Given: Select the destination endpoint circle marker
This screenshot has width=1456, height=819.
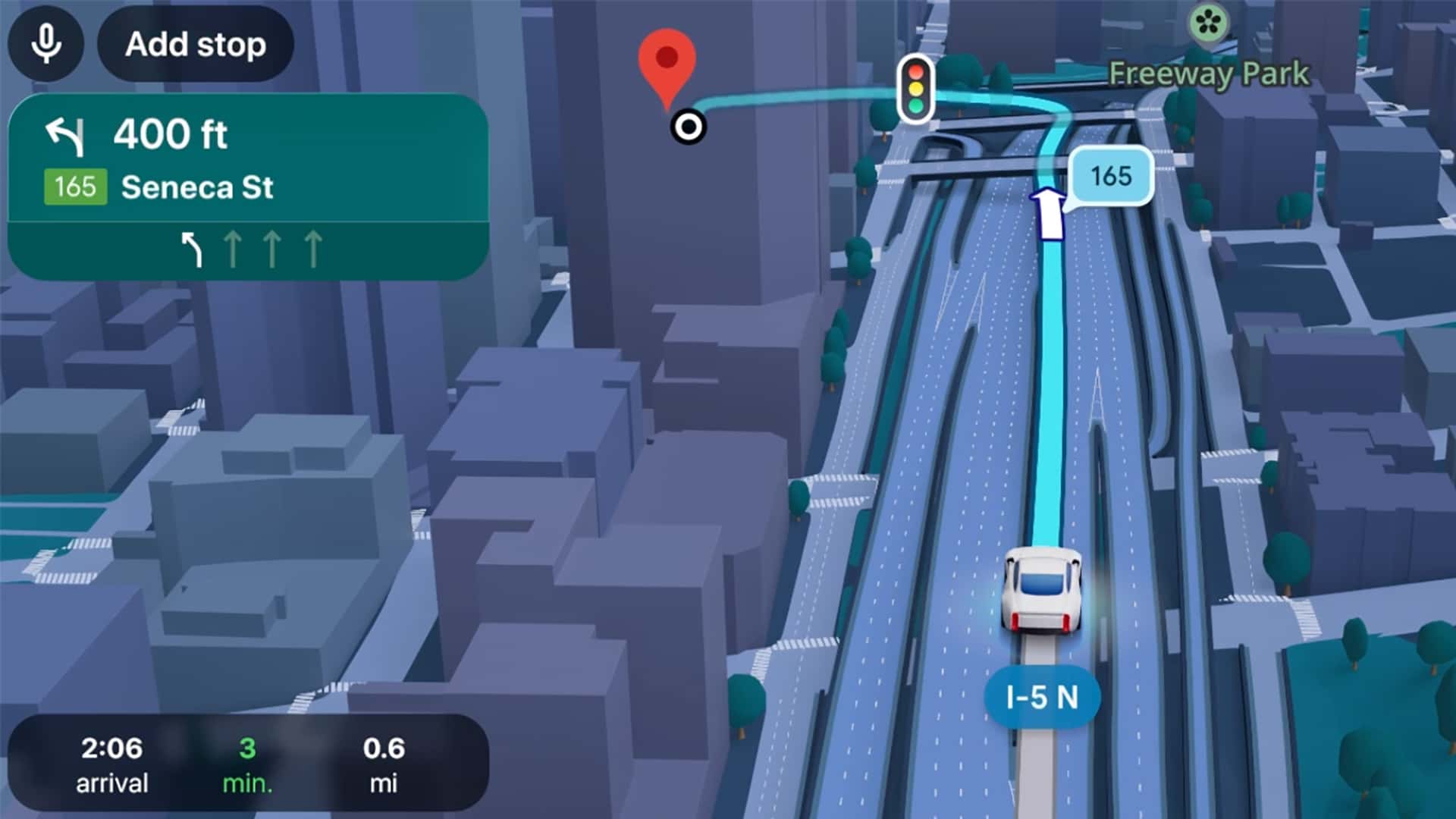Looking at the screenshot, I should 687,127.
